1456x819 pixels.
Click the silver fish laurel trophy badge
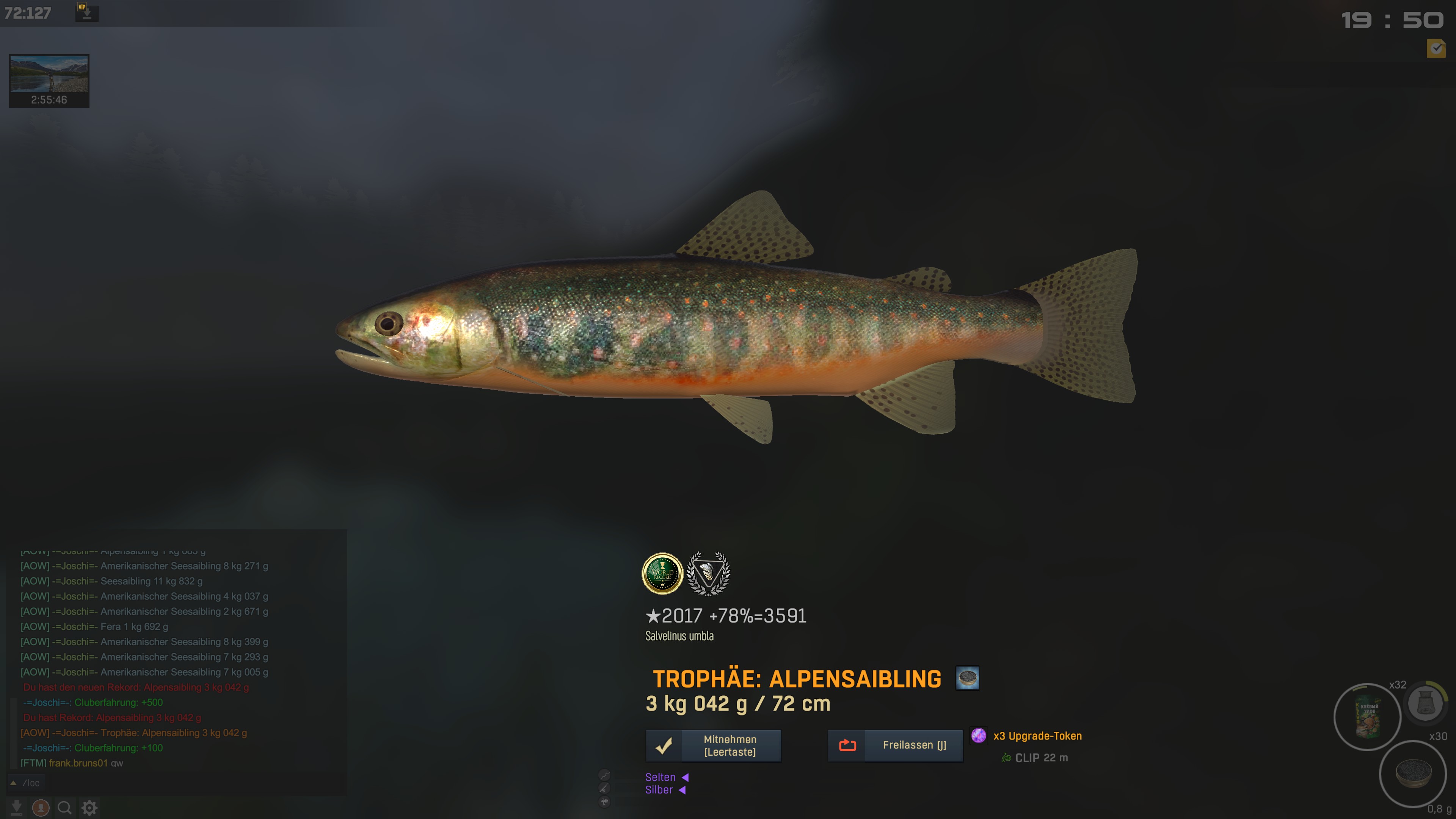tap(708, 574)
